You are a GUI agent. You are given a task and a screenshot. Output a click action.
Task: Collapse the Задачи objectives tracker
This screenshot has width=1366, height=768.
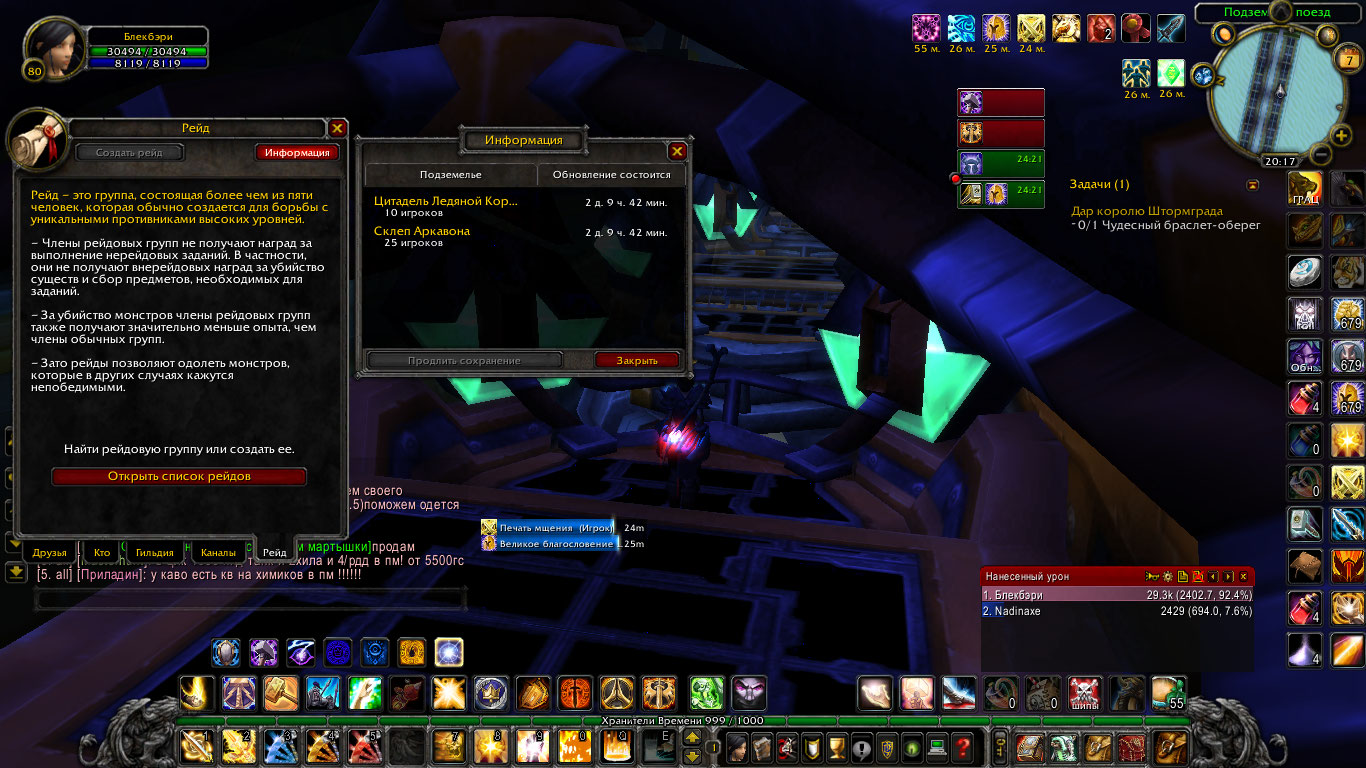[x=1252, y=185]
